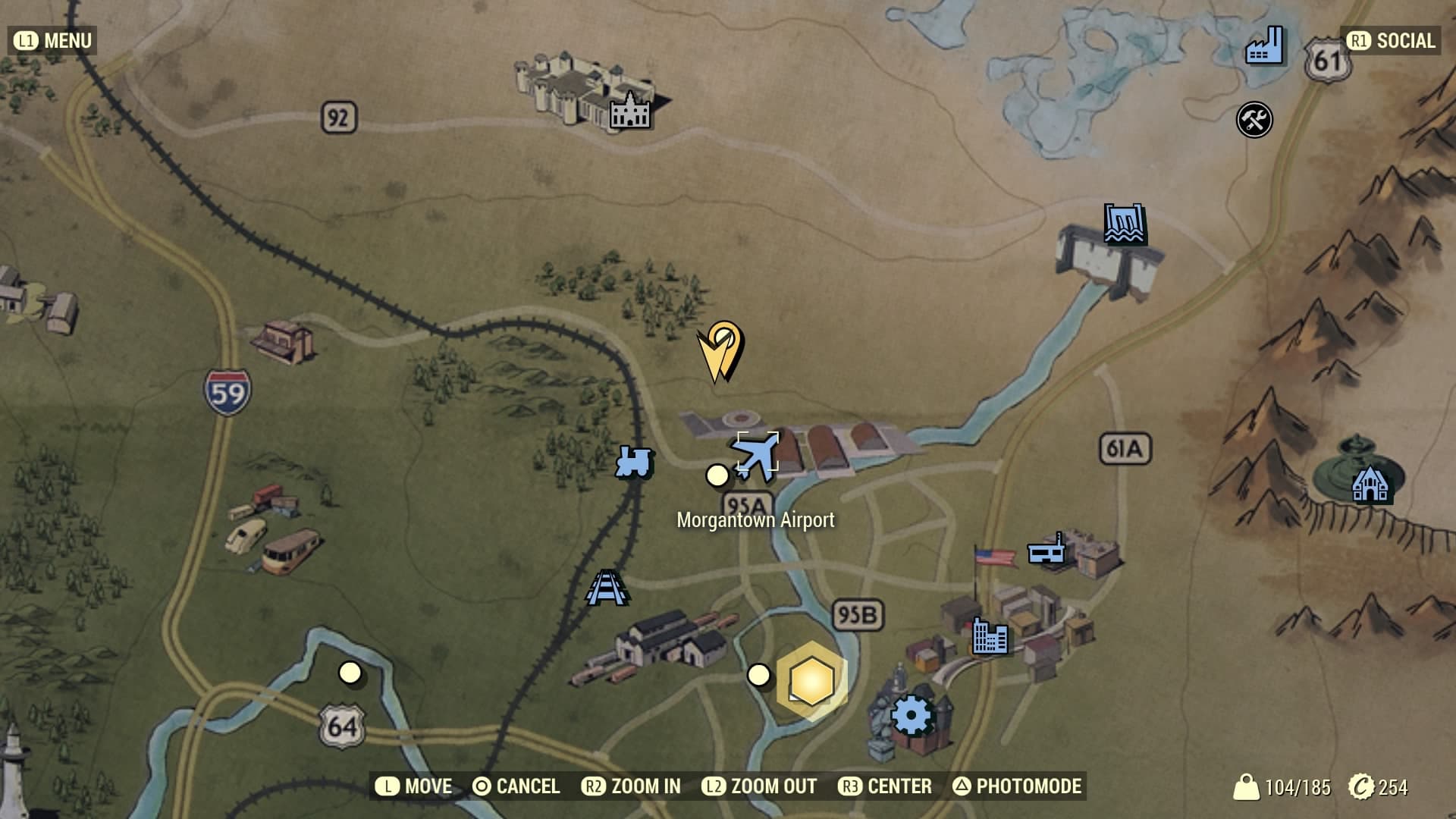Select the blue trailer marker beside the flag

pyautogui.click(x=1046, y=550)
